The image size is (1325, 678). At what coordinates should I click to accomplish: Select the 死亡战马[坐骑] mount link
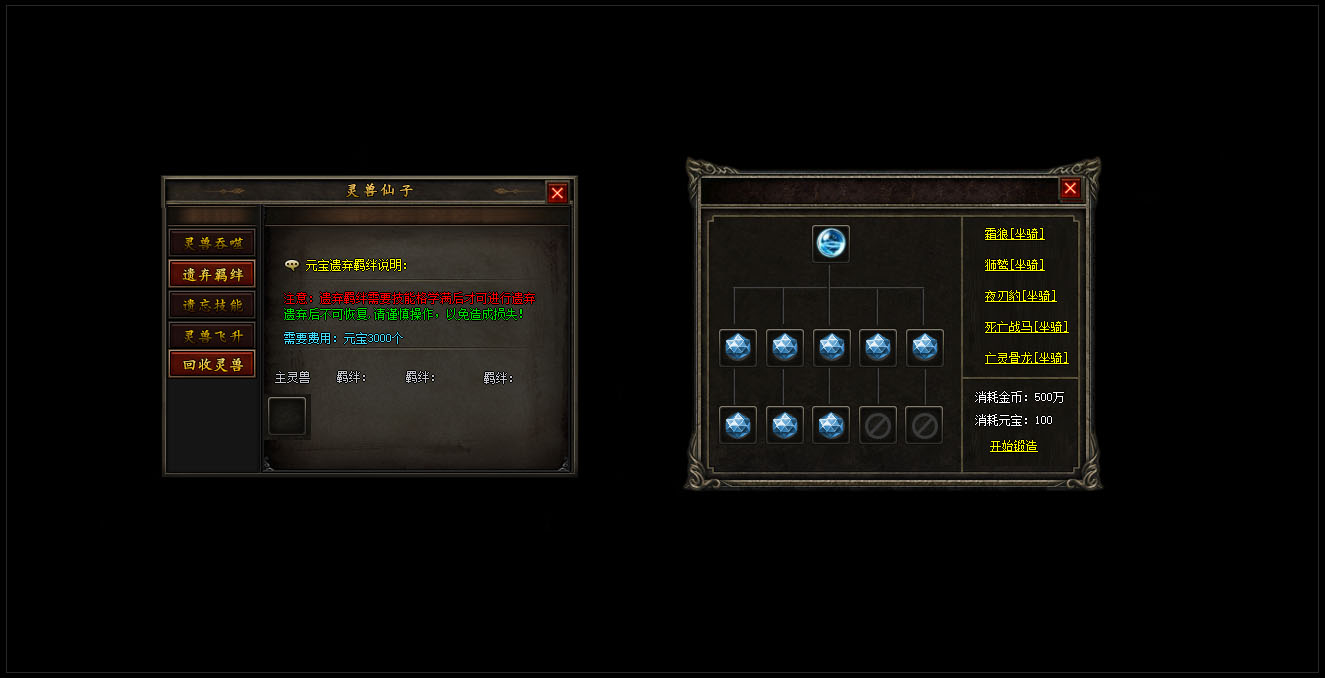1026,327
